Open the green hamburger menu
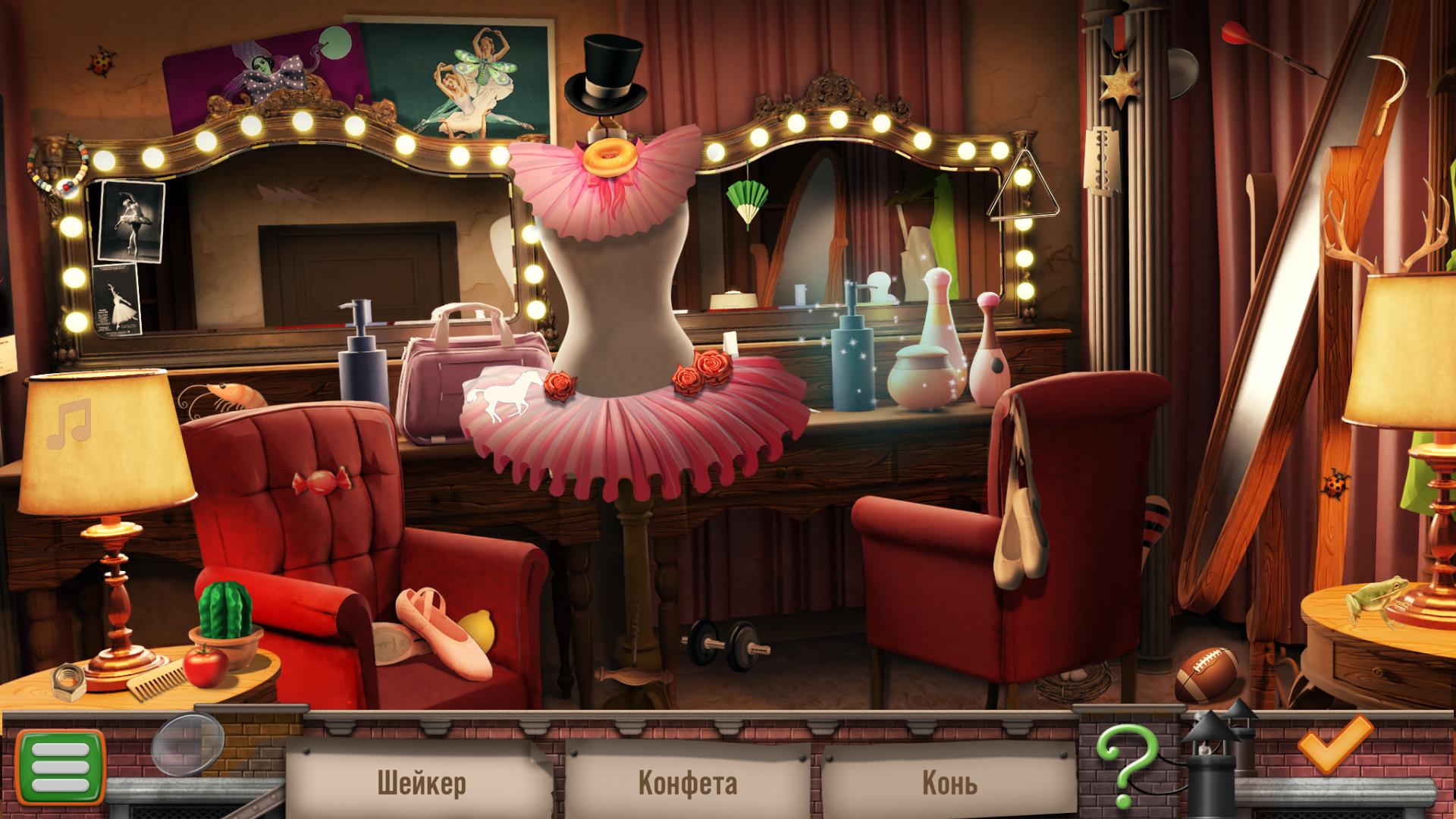Viewport: 1456px width, 819px height. 60,767
